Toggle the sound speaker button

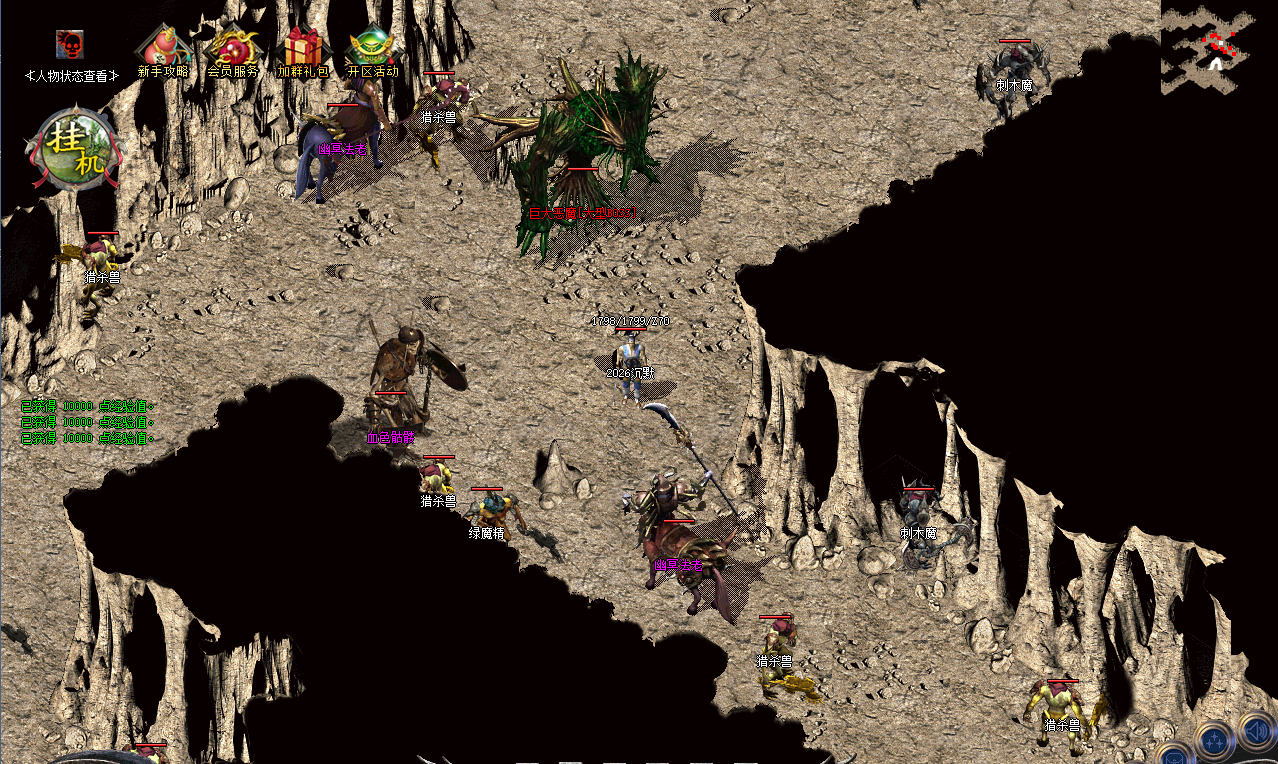point(1257,729)
